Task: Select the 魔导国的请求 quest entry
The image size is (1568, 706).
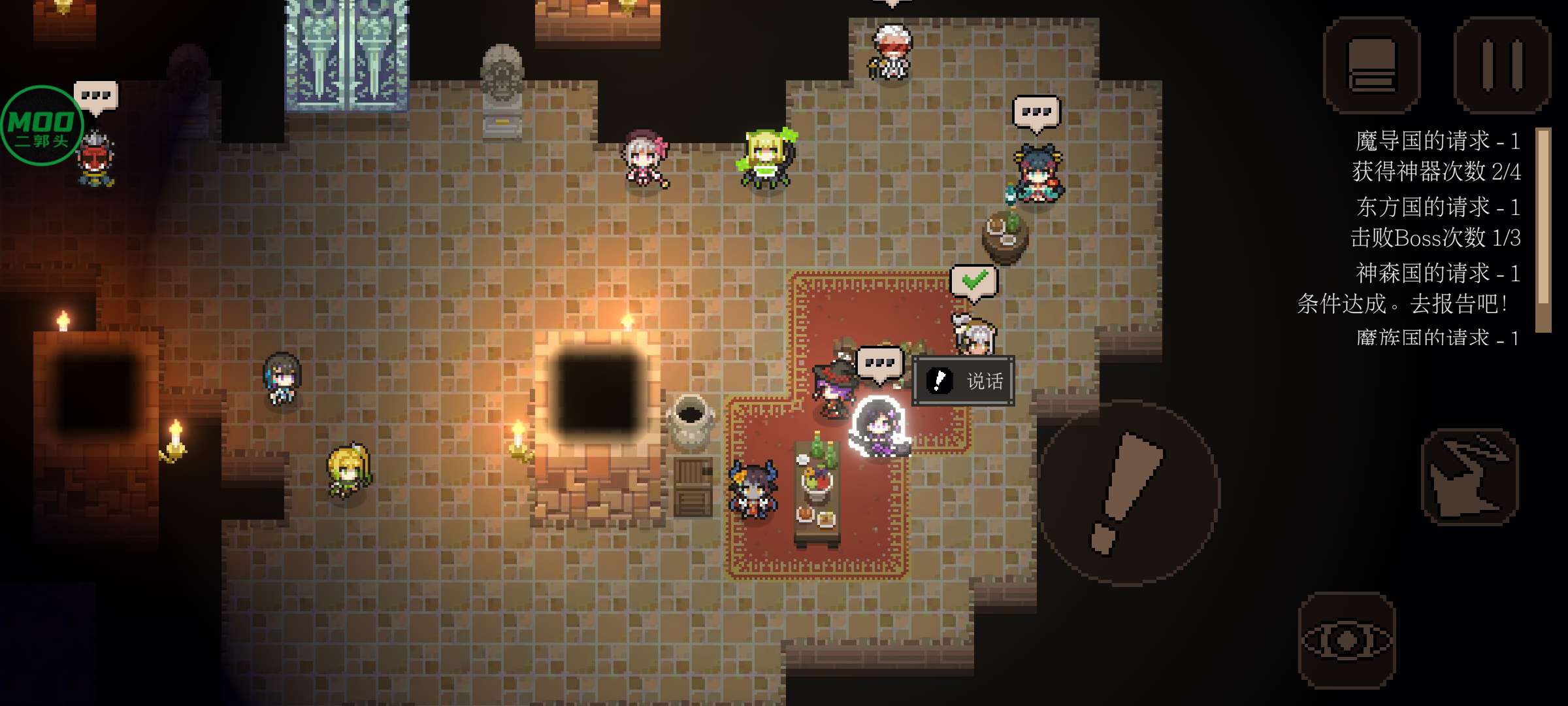Action: click(1436, 156)
